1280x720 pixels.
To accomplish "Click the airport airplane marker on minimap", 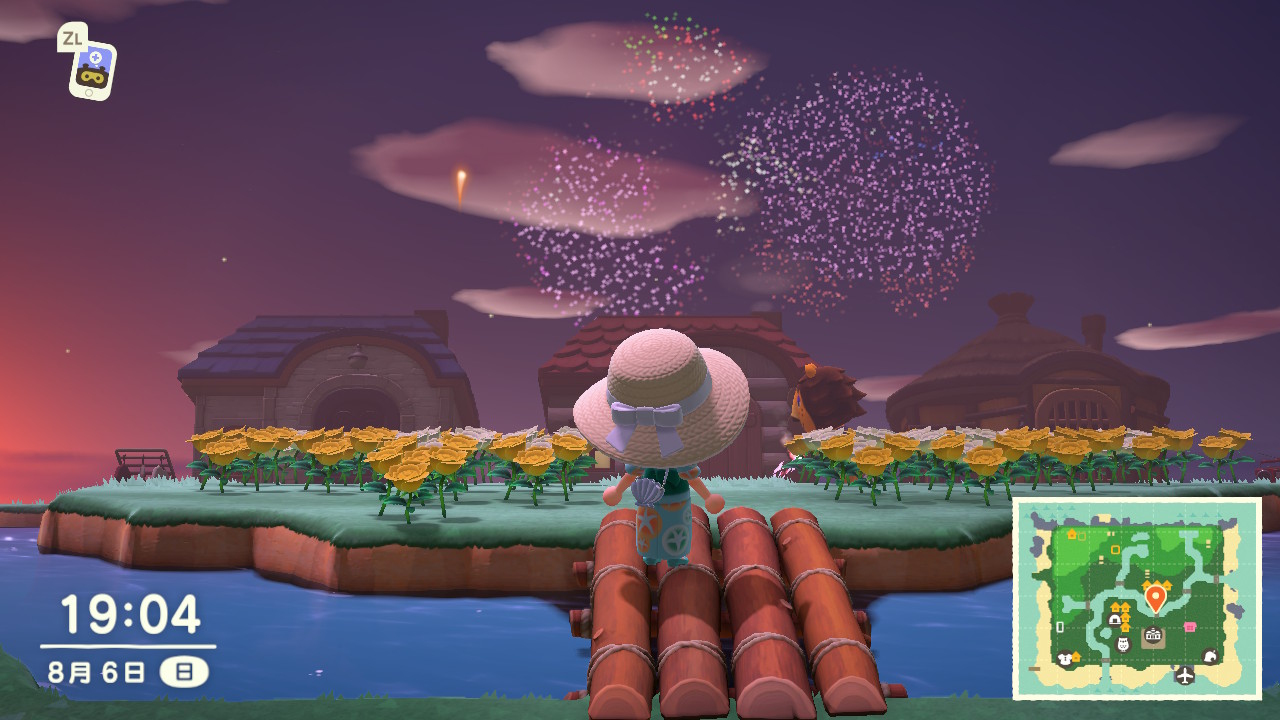I will pos(1185,675).
